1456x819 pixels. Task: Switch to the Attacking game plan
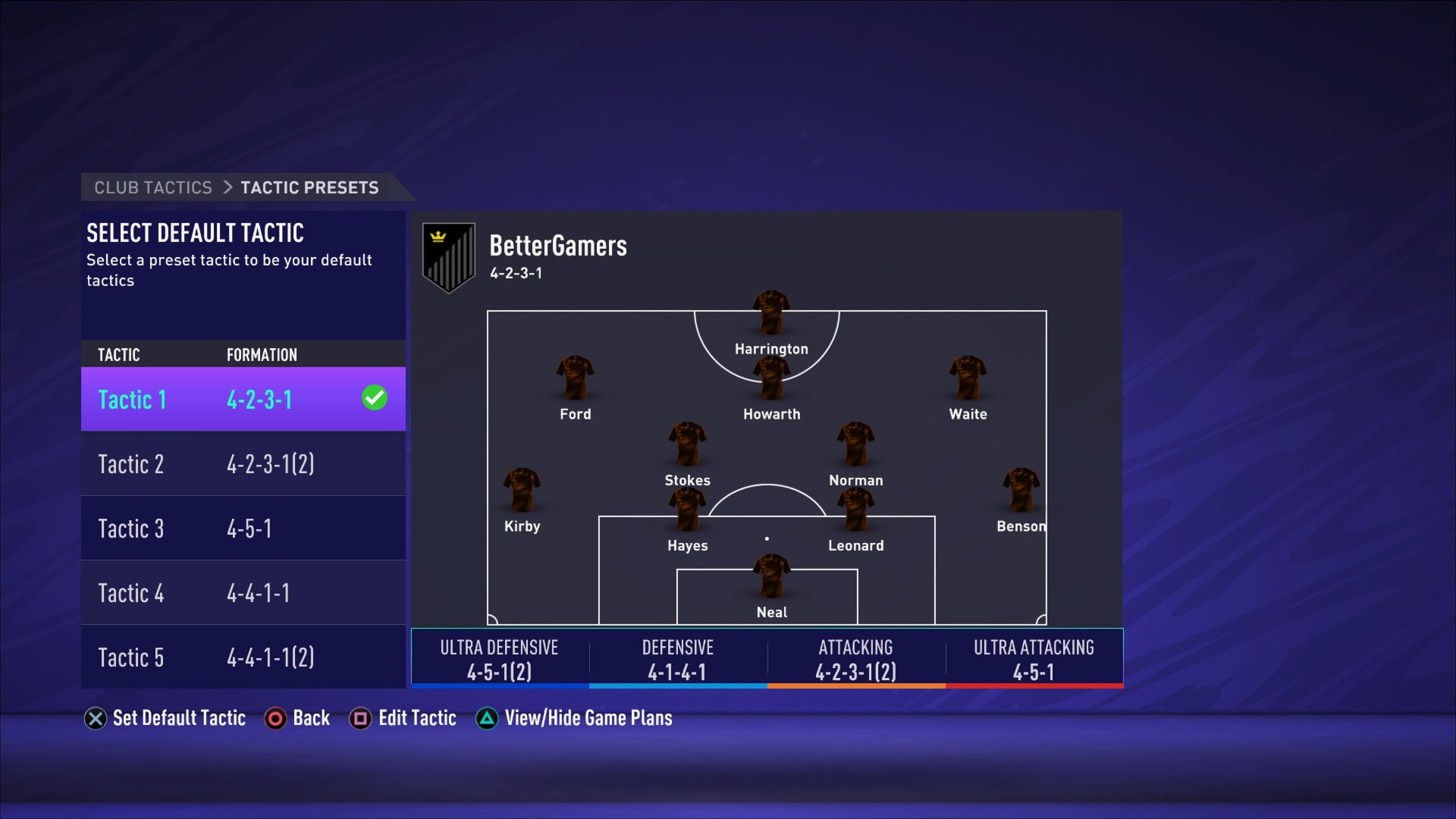tap(855, 658)
